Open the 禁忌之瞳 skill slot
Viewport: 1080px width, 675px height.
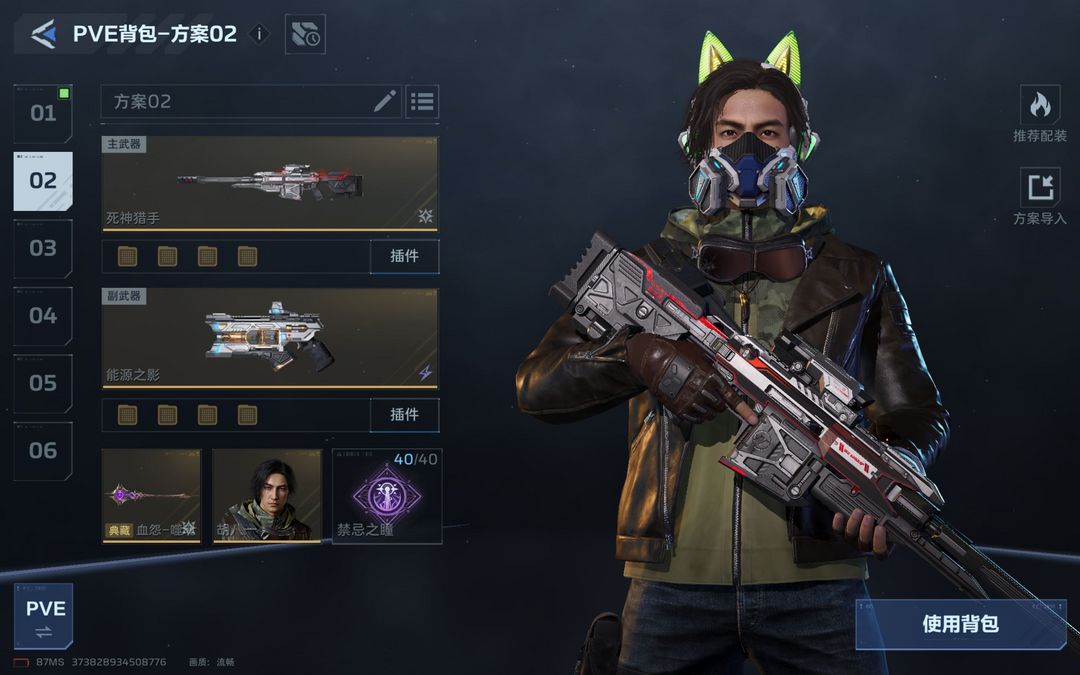click(x=386, y=495)
